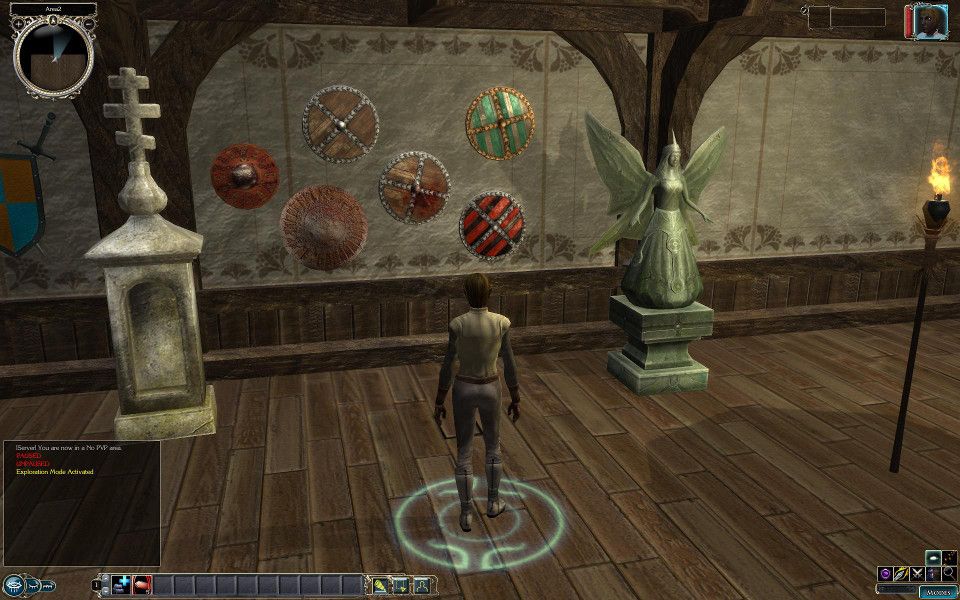Activate the magnifying glass search mode
This screenshot has width=960, height=600.
[x=948, y=573]
